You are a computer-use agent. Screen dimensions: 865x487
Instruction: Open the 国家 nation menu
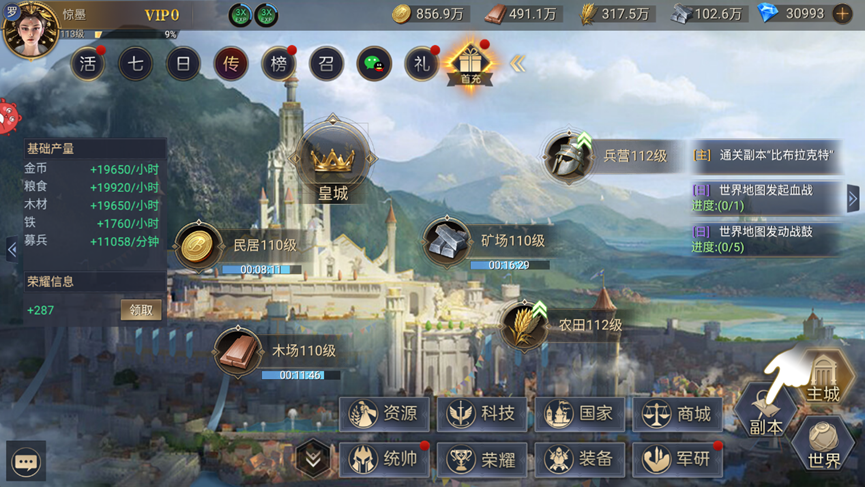[x=581, y=413]
